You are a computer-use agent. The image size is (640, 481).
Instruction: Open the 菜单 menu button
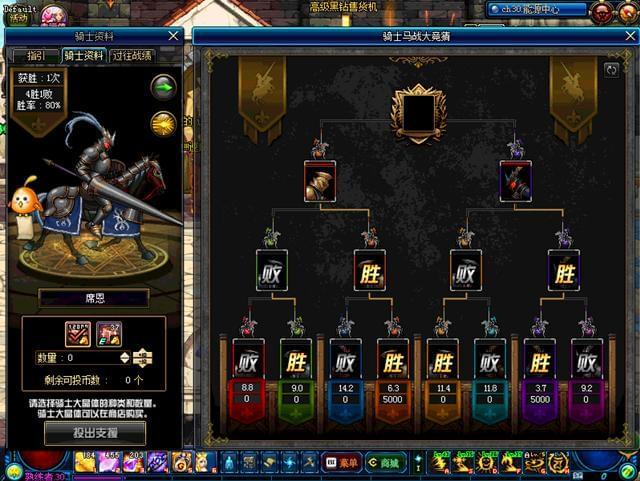pyautogui.click(x=342, y=462)
